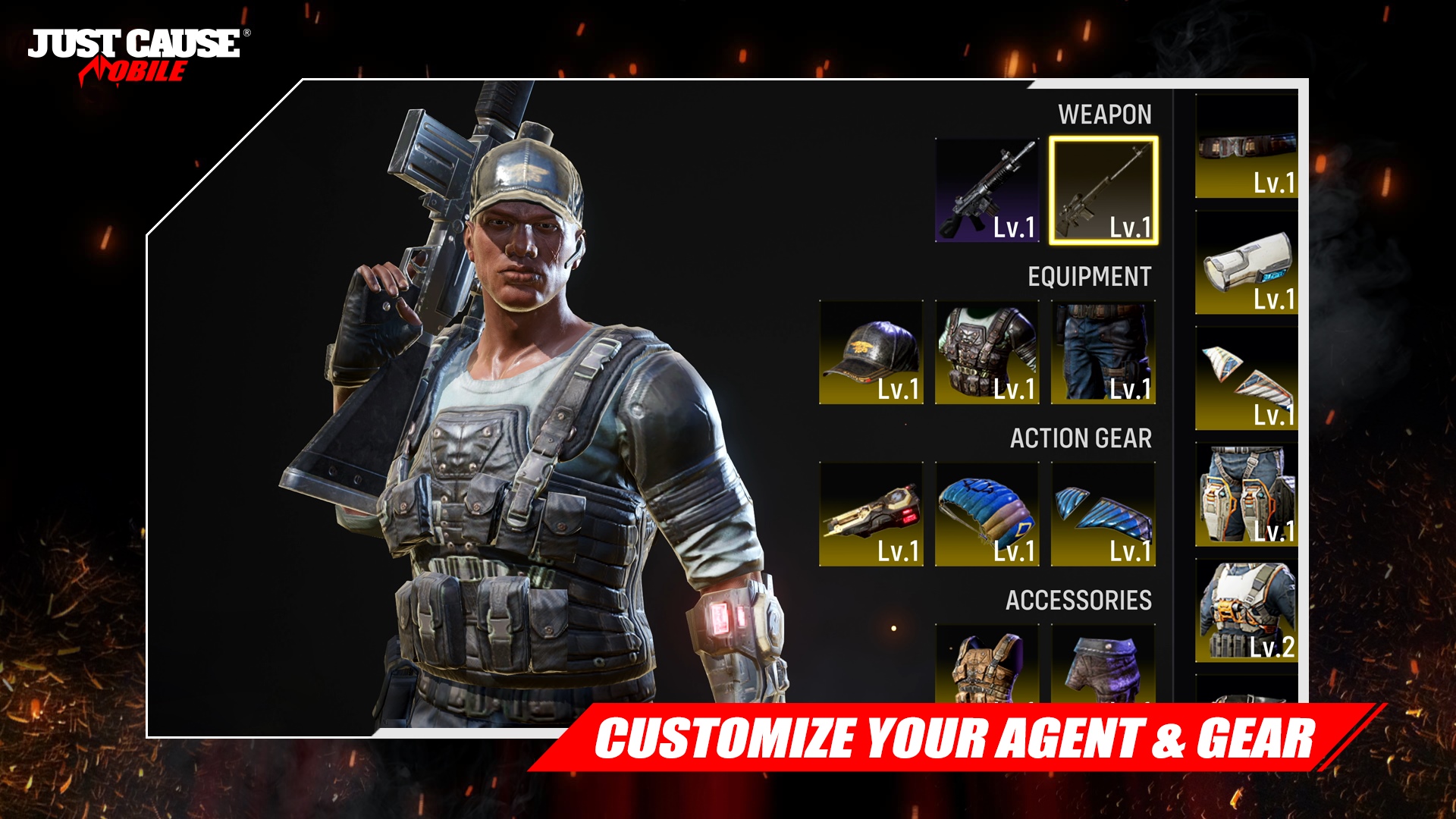Select the white arm gadget item
This screenshot has width=1456, height=819.
(x=1247, y=263)
